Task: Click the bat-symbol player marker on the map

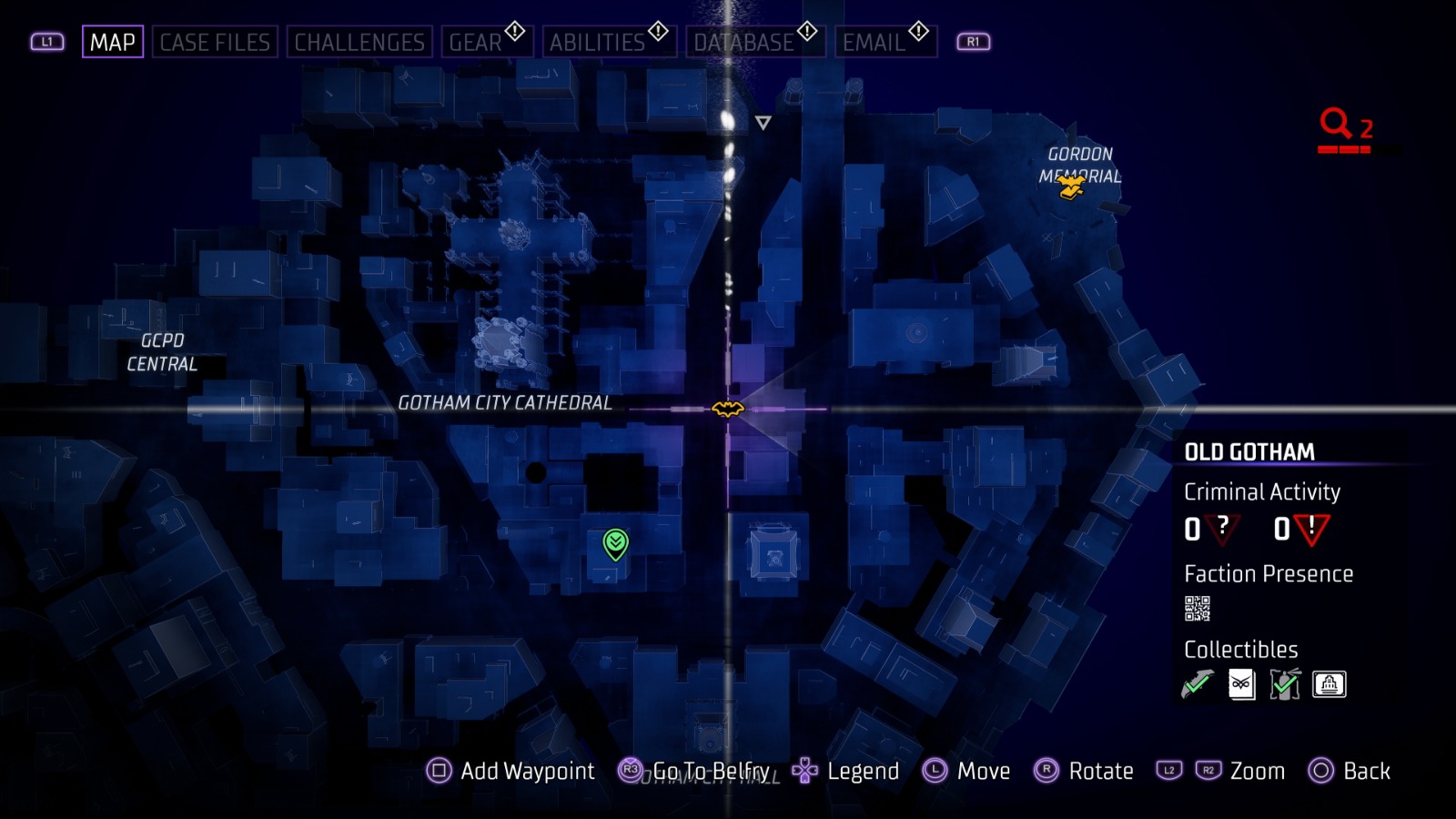Action: (x=726, y=410)
